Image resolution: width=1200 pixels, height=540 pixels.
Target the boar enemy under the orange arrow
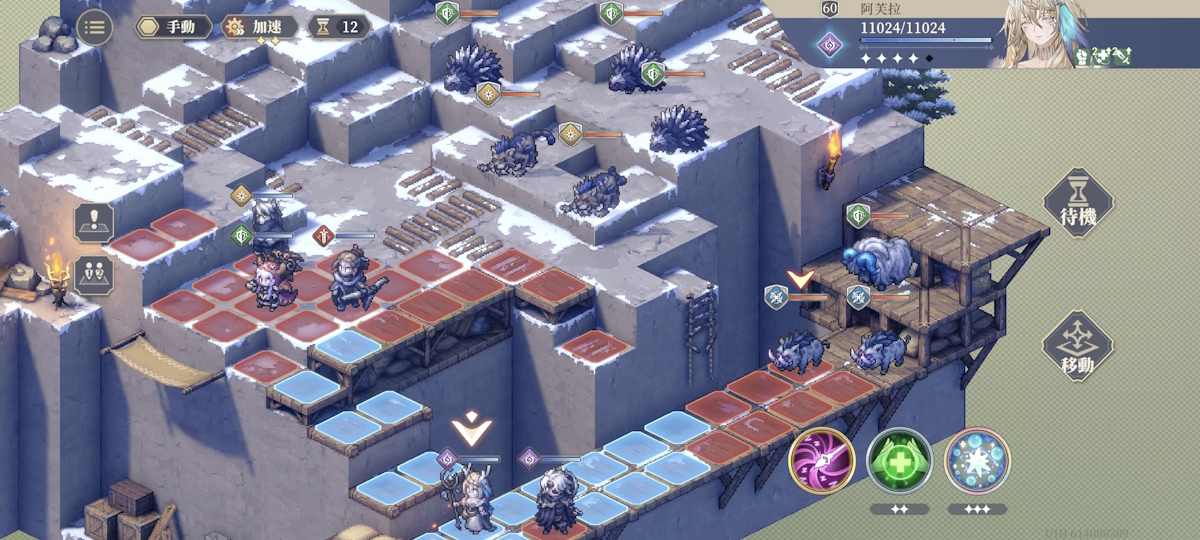(799, 350)
